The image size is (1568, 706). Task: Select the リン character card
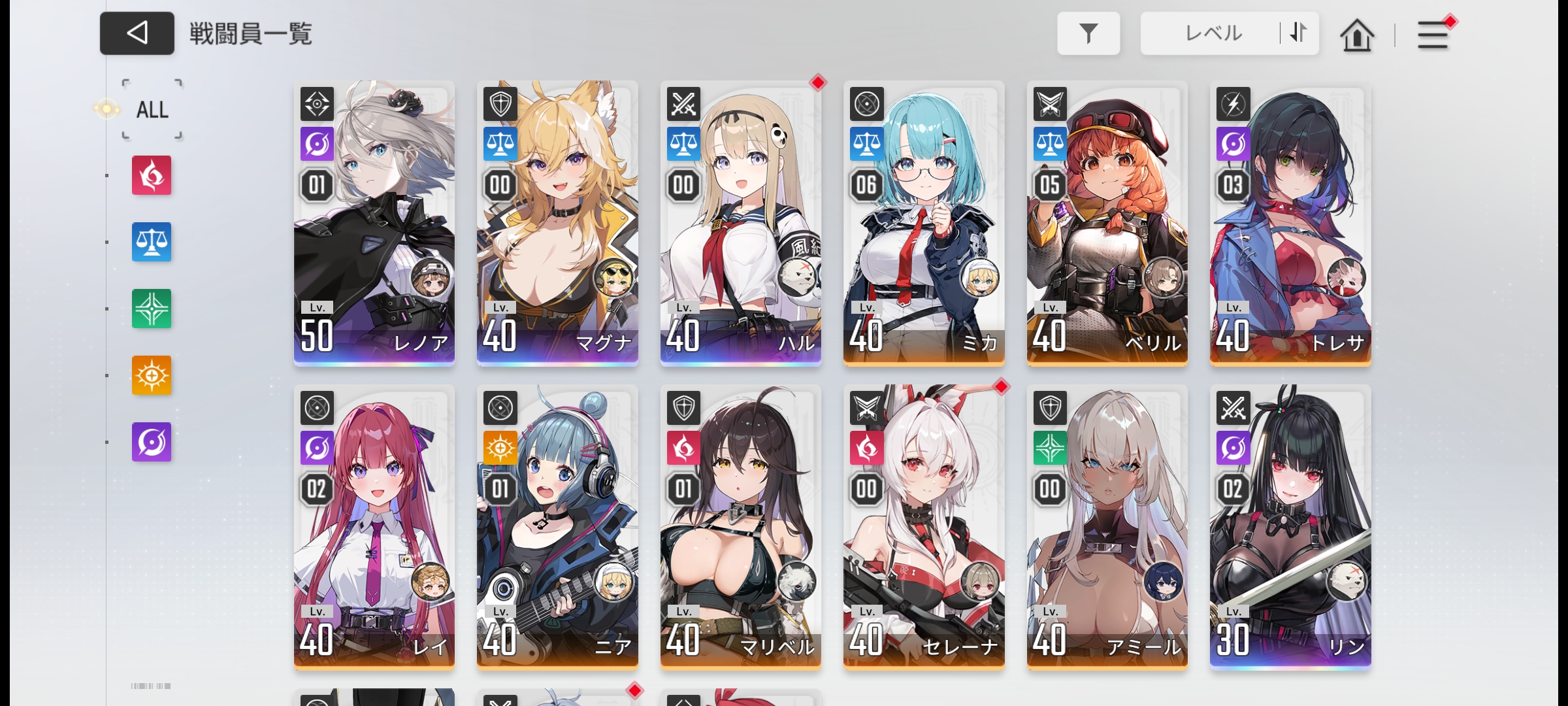1290,526
